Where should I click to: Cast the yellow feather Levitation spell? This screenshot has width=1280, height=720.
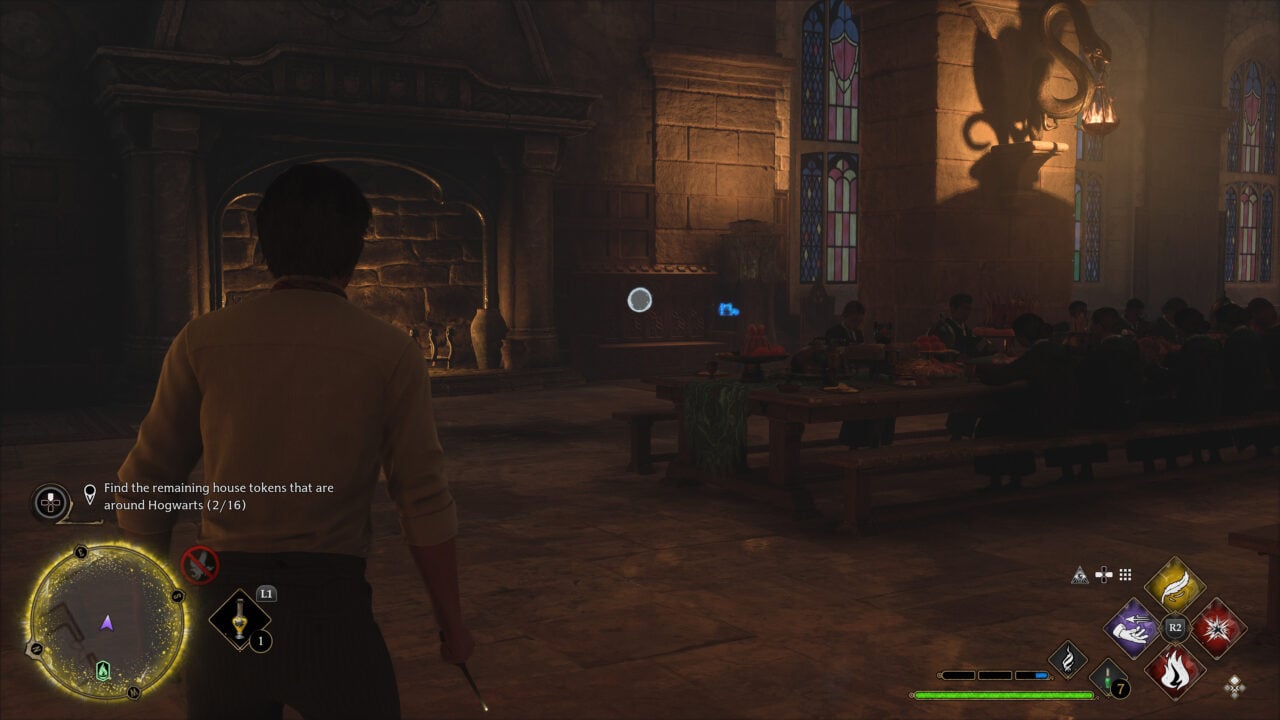pyautogui.click(x=1174, y=585)
